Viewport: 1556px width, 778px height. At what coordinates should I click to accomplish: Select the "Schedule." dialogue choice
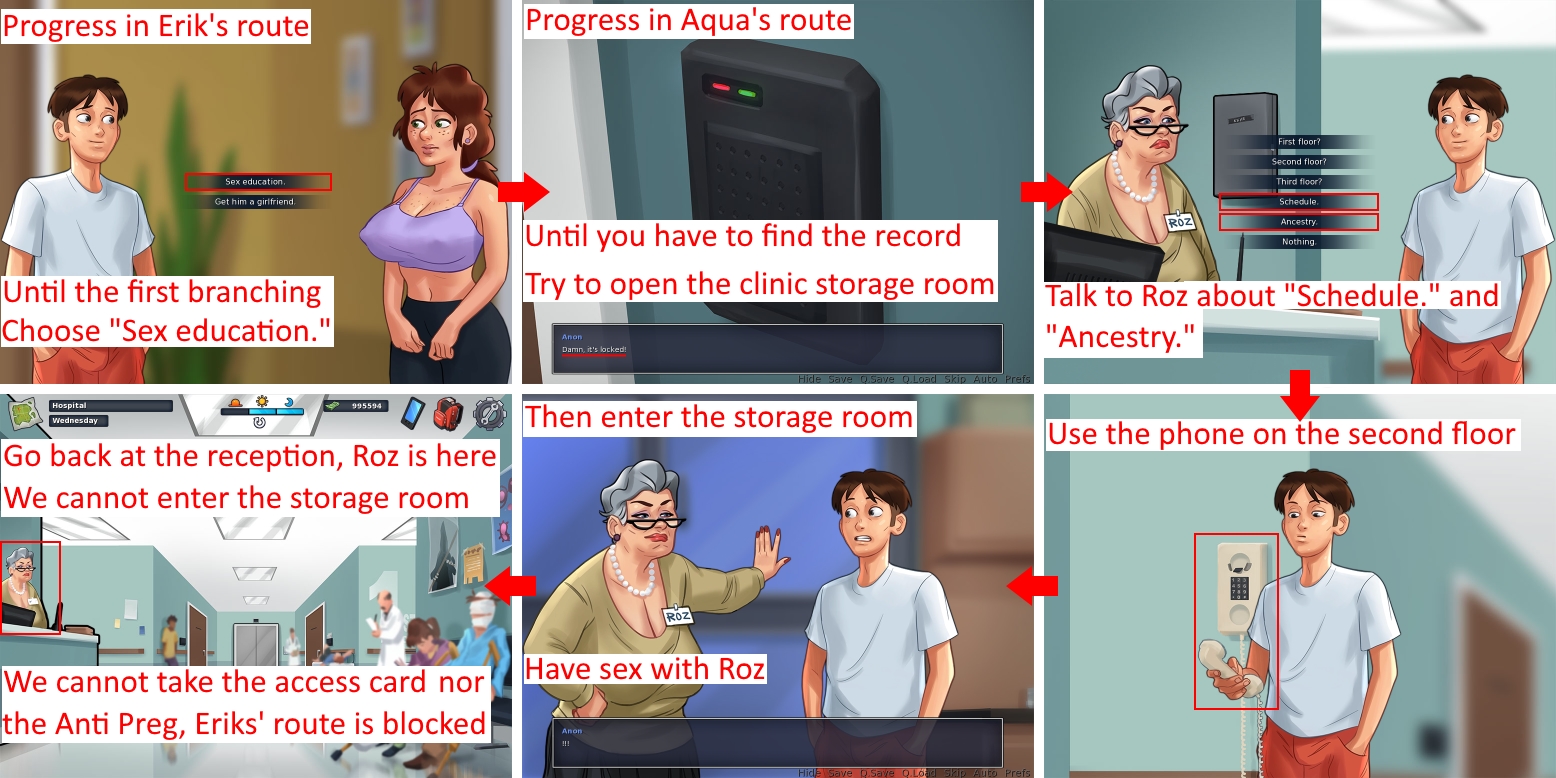click(x=1299, y=202)
